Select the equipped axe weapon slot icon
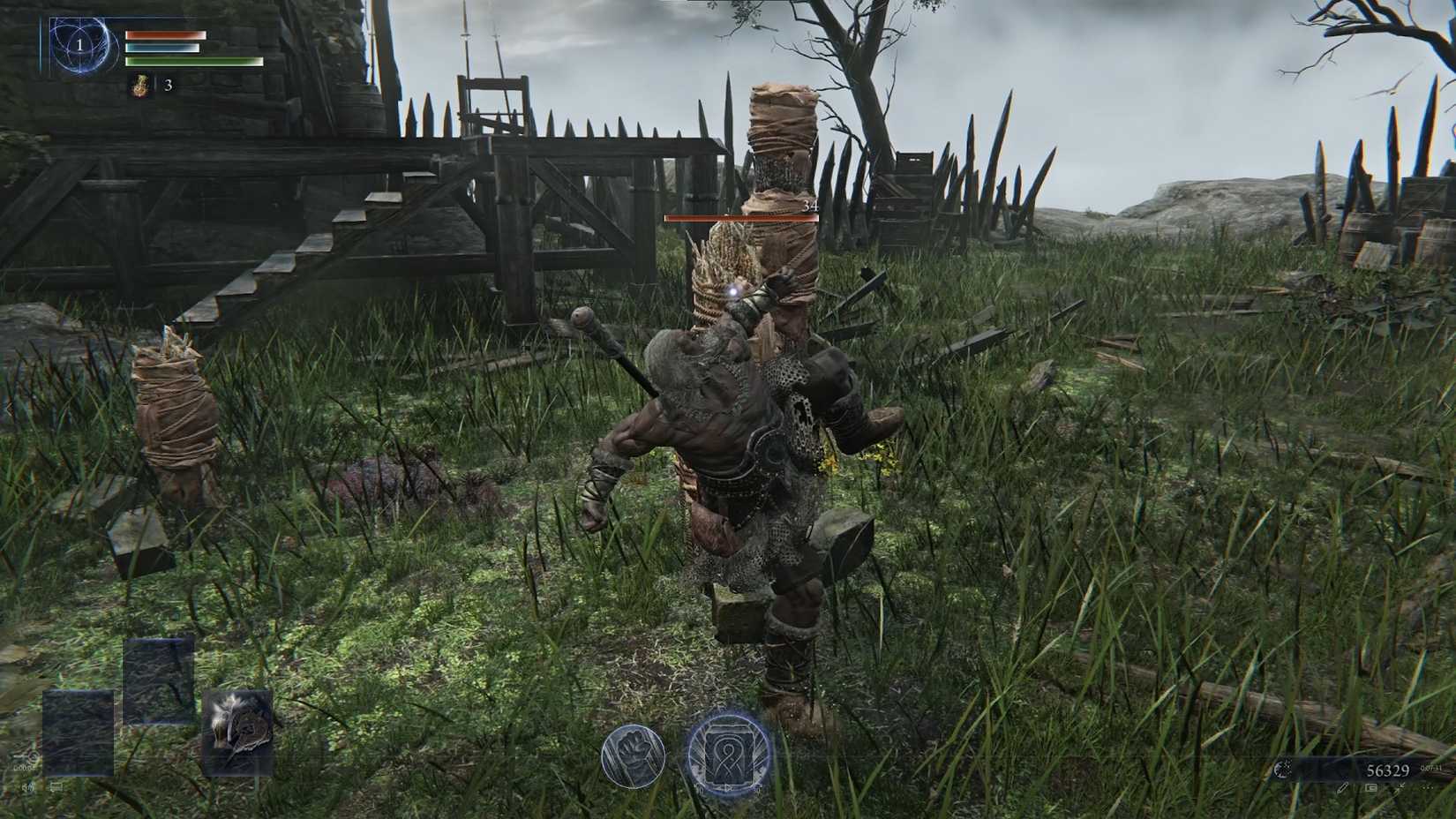This screenshot has width=1456, height=819. [238, 731]
